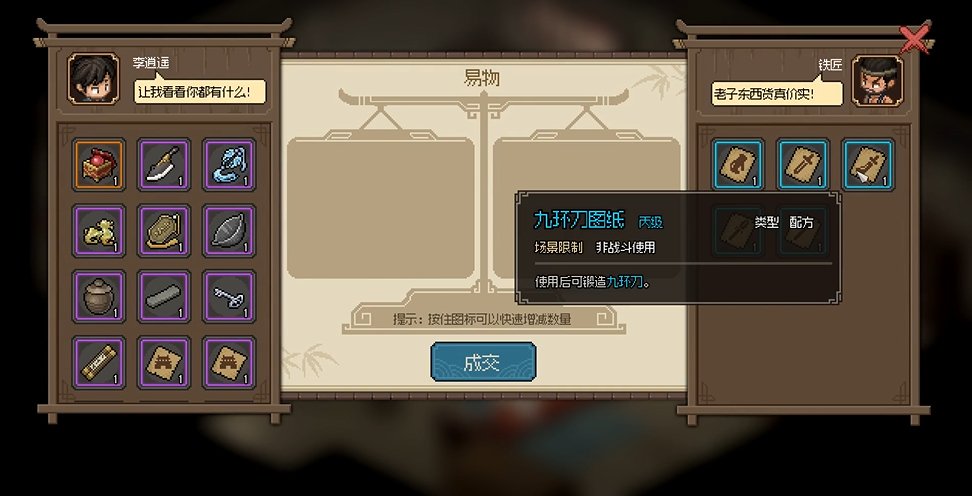Close the barter window with the red X

915,38
